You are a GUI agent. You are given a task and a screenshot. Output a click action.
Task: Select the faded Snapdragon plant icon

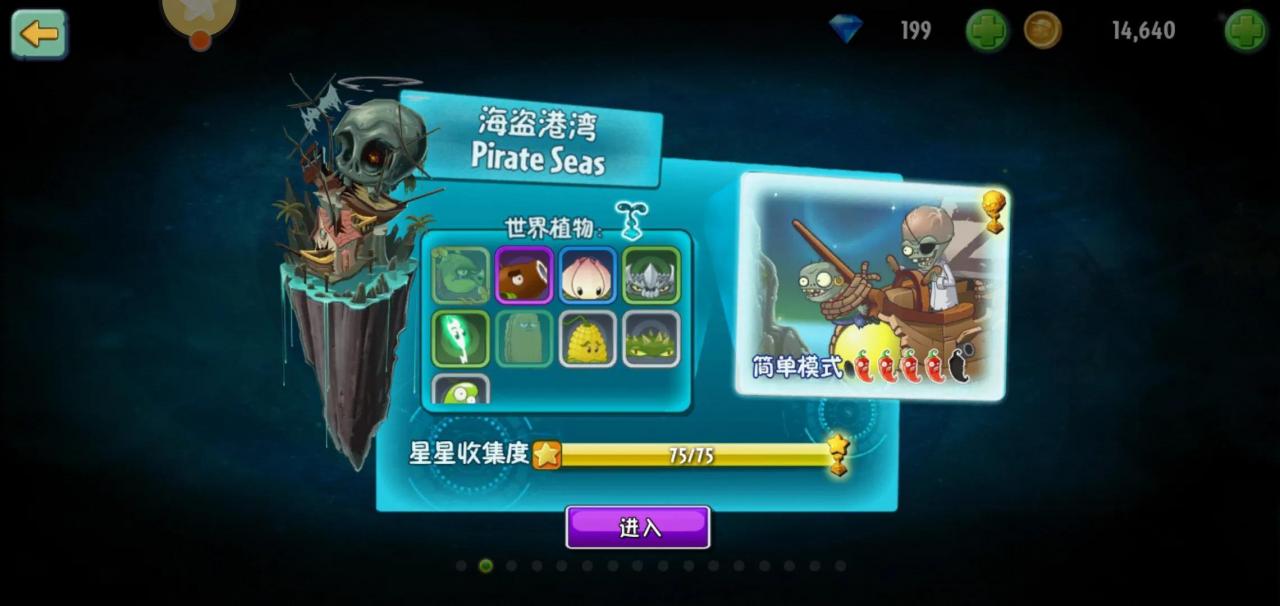(x=461, y=275)
